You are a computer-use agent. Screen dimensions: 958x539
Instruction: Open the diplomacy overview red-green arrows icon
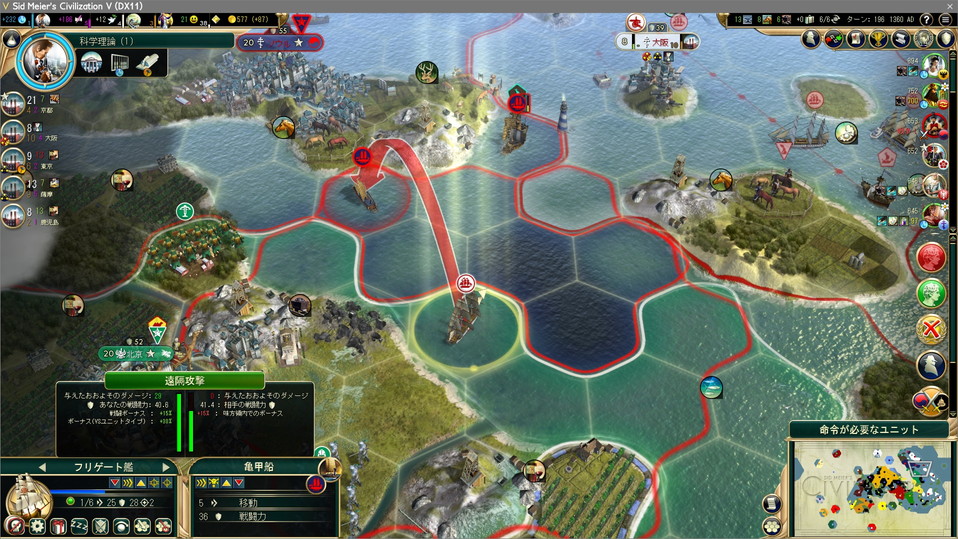point(833,38)
